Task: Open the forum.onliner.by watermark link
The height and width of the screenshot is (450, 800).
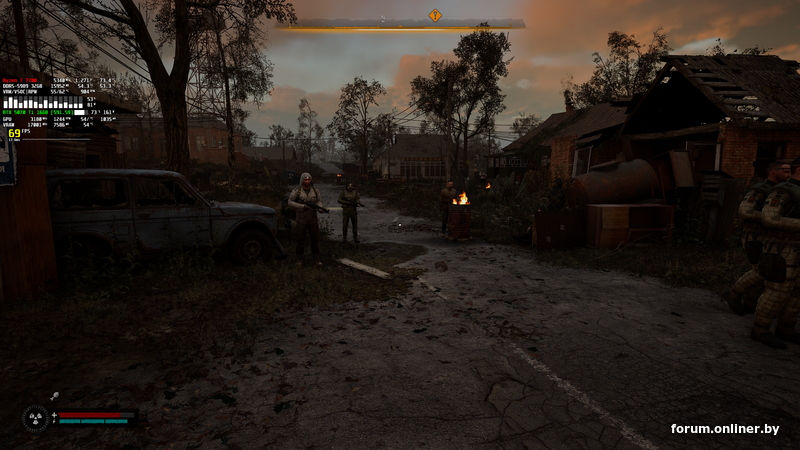Action: [x=725, y=428]
